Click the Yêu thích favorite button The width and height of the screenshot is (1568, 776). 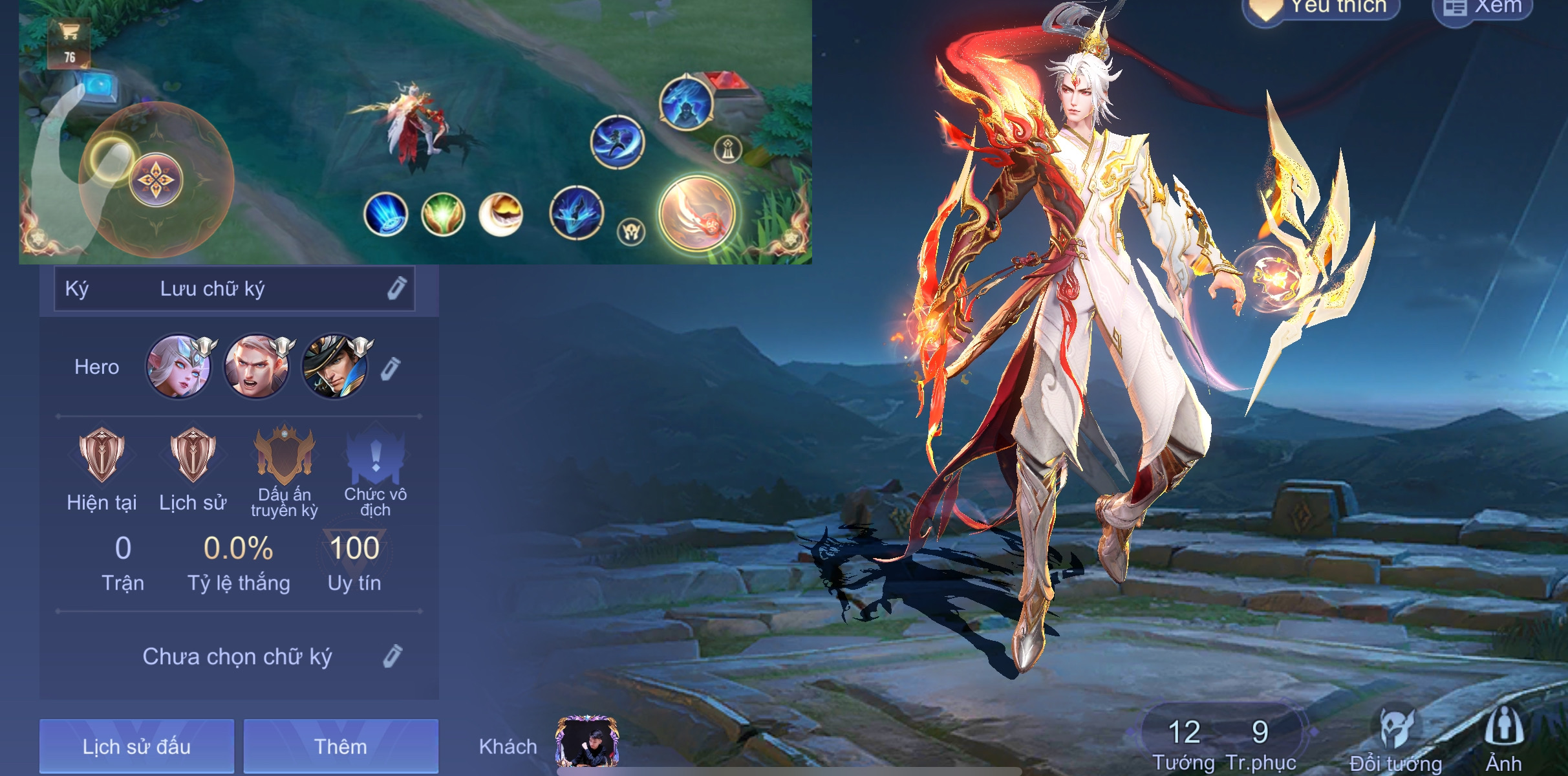click(x=1322, y=8)
